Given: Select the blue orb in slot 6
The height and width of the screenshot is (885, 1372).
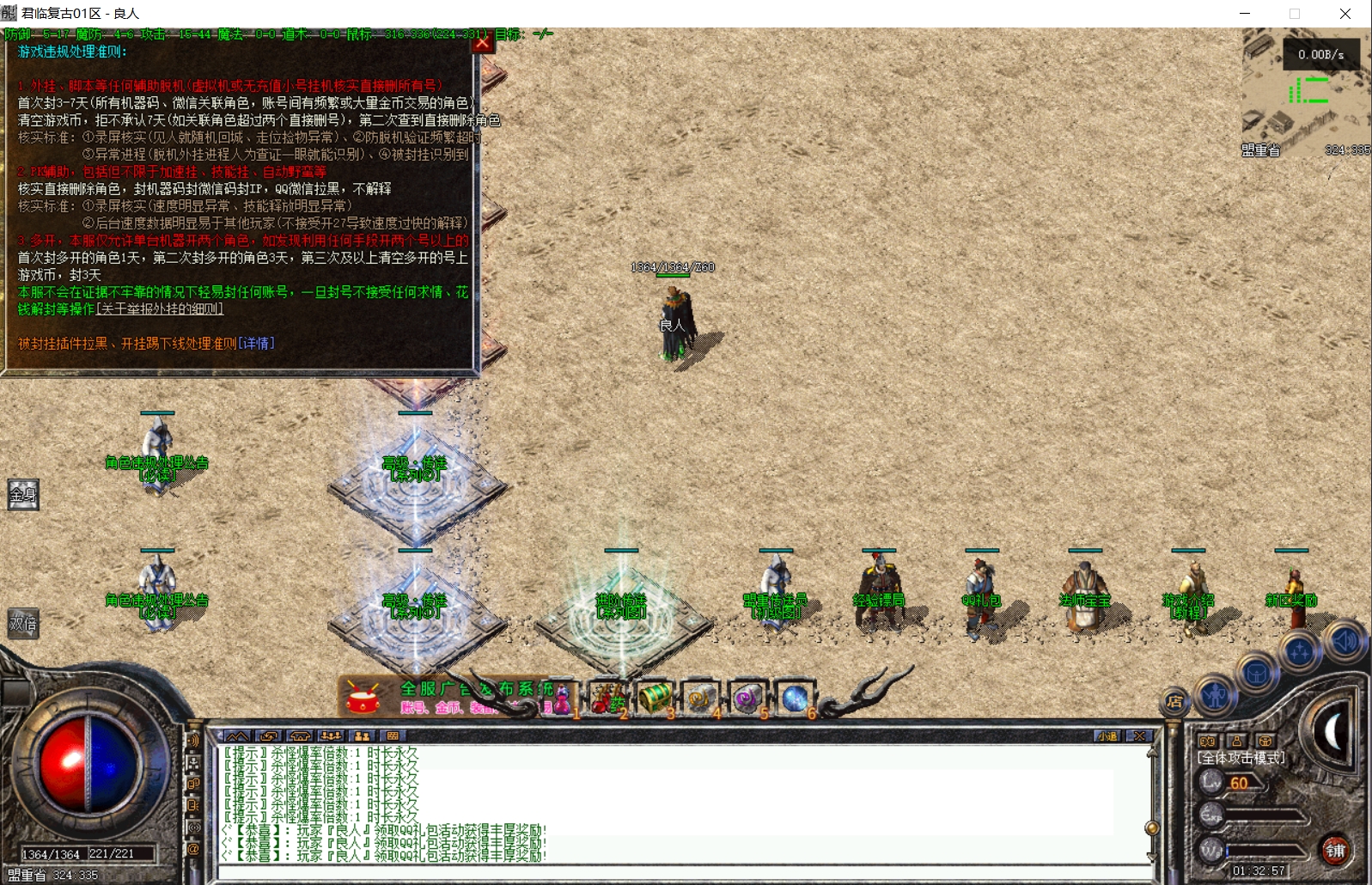Looking at the screenshot, I should [x=794, y=699].
